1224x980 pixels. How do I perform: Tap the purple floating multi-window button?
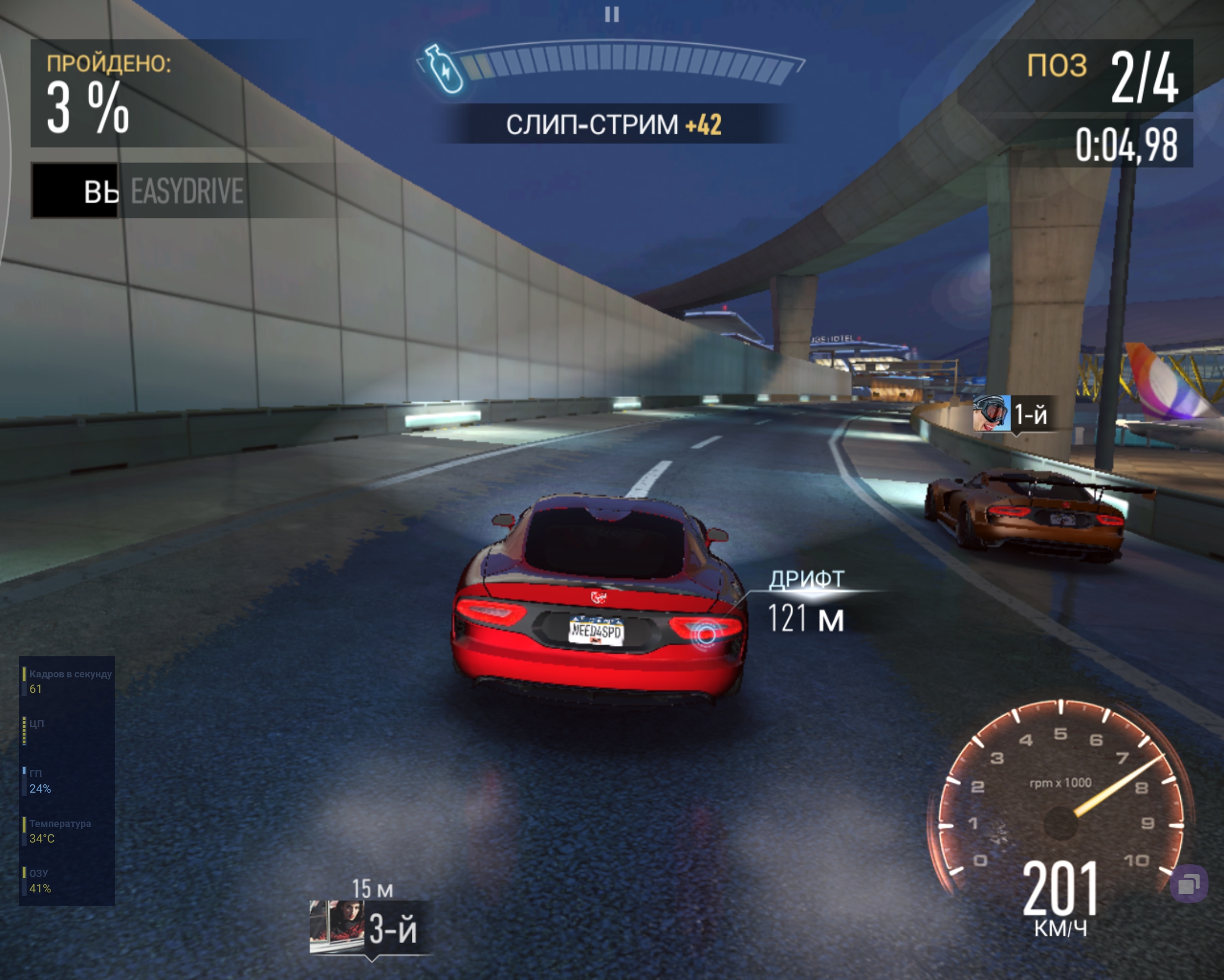pyautogui.click(x=1189, y=884)
